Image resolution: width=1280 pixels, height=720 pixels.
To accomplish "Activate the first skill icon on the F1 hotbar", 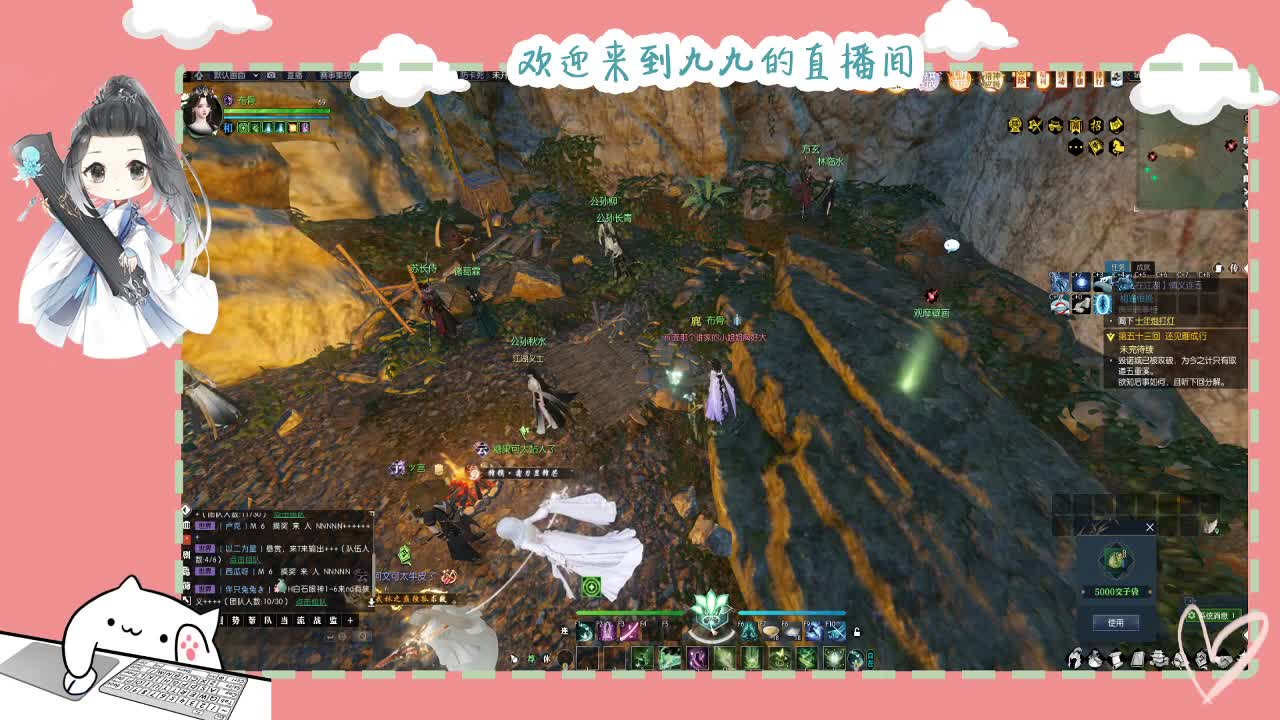I will click(584, 633).
